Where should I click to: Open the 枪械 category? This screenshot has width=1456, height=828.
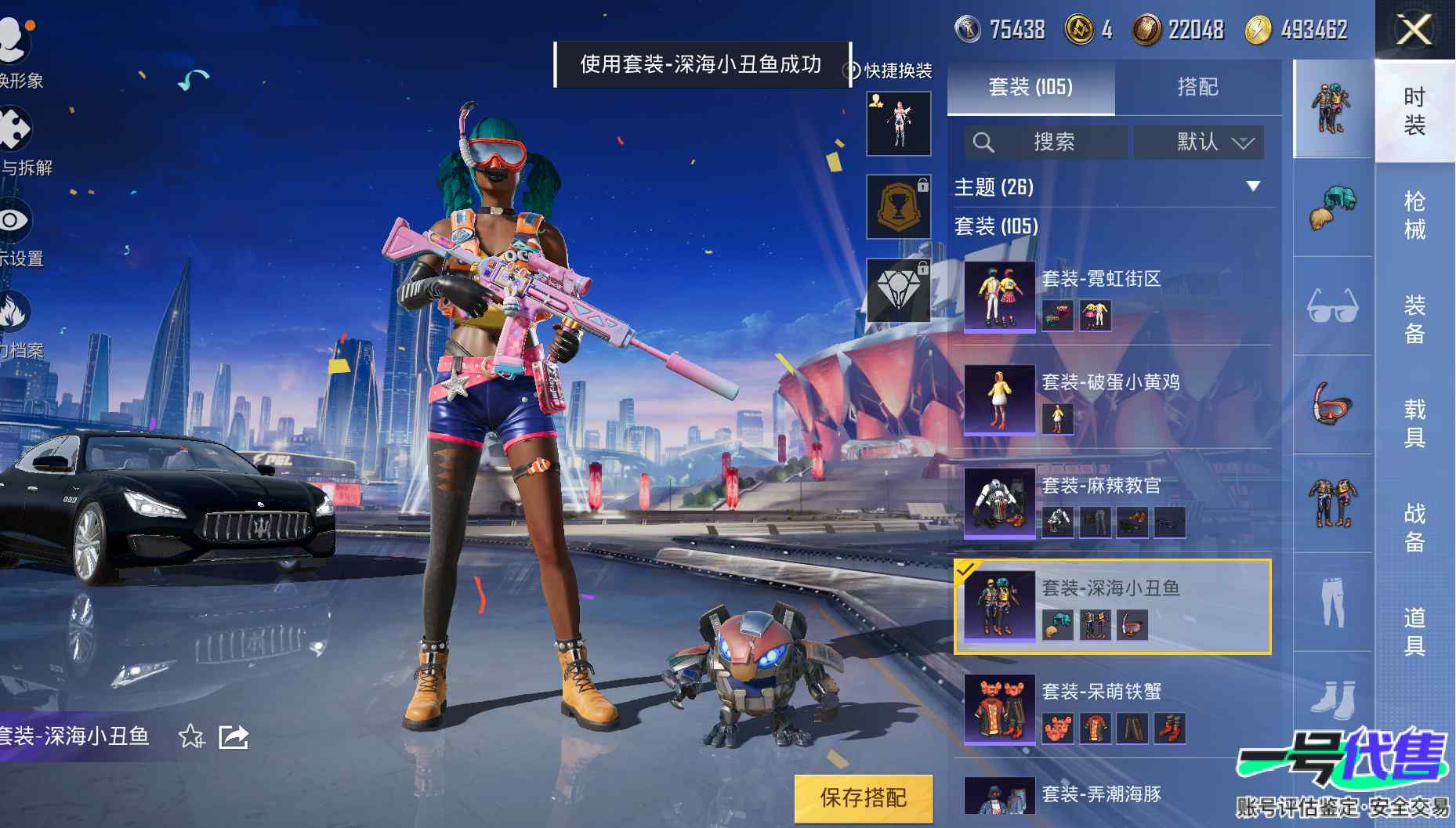(1414, 215)
